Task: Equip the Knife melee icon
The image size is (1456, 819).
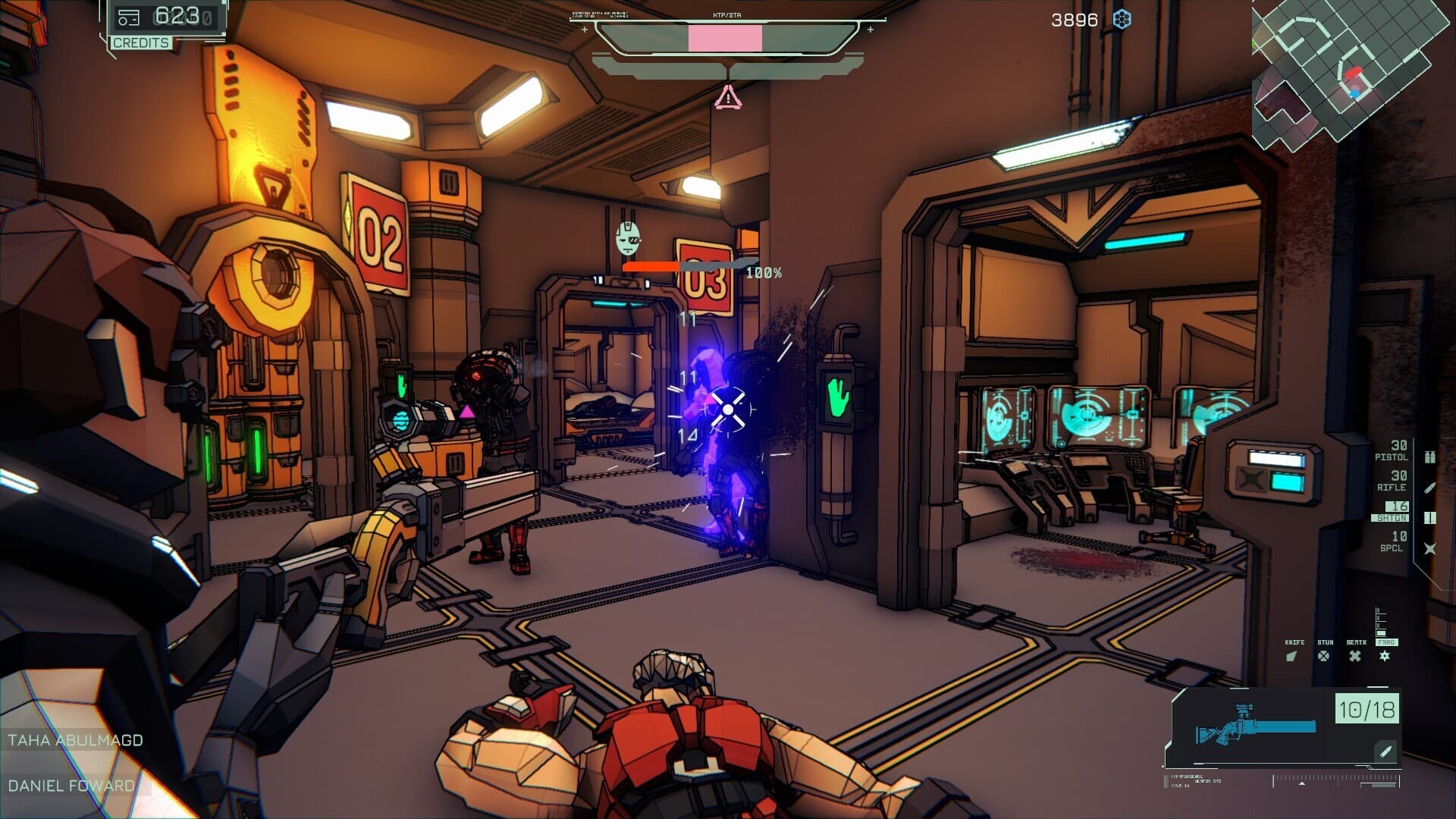Action: tap(1292, 656)
